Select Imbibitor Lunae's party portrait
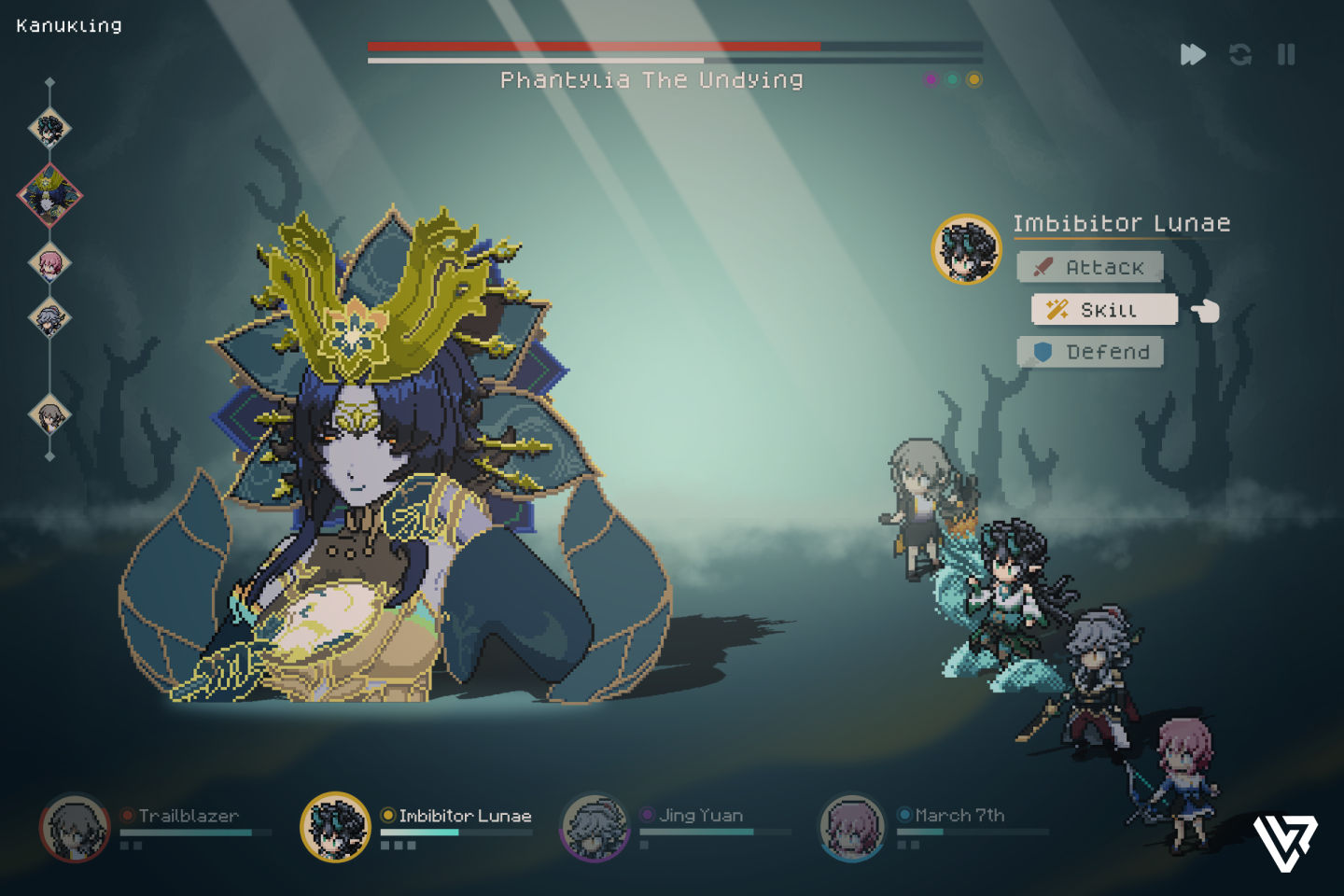1344x896 pixels. (x=335, y=827)
